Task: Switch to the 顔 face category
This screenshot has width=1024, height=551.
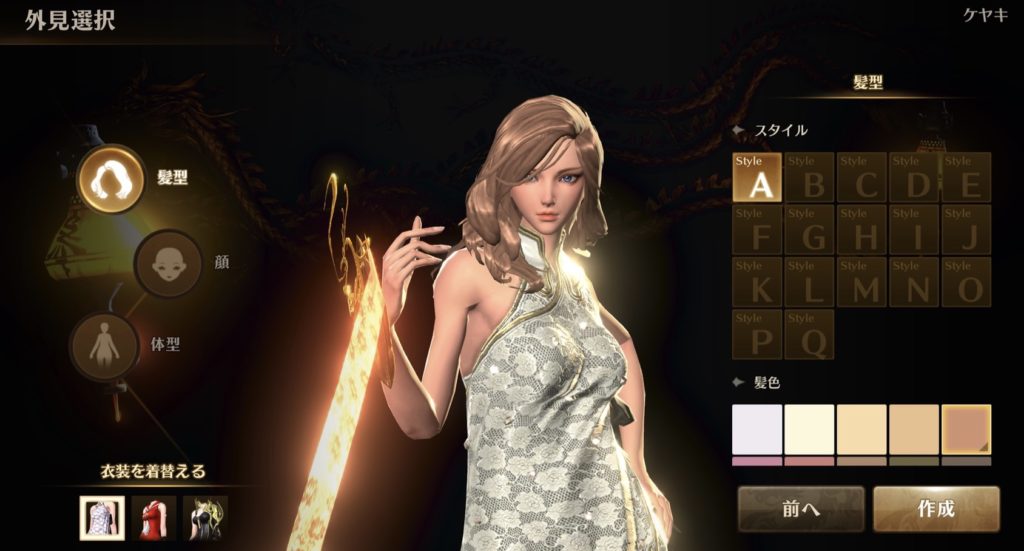Action: 169,264
